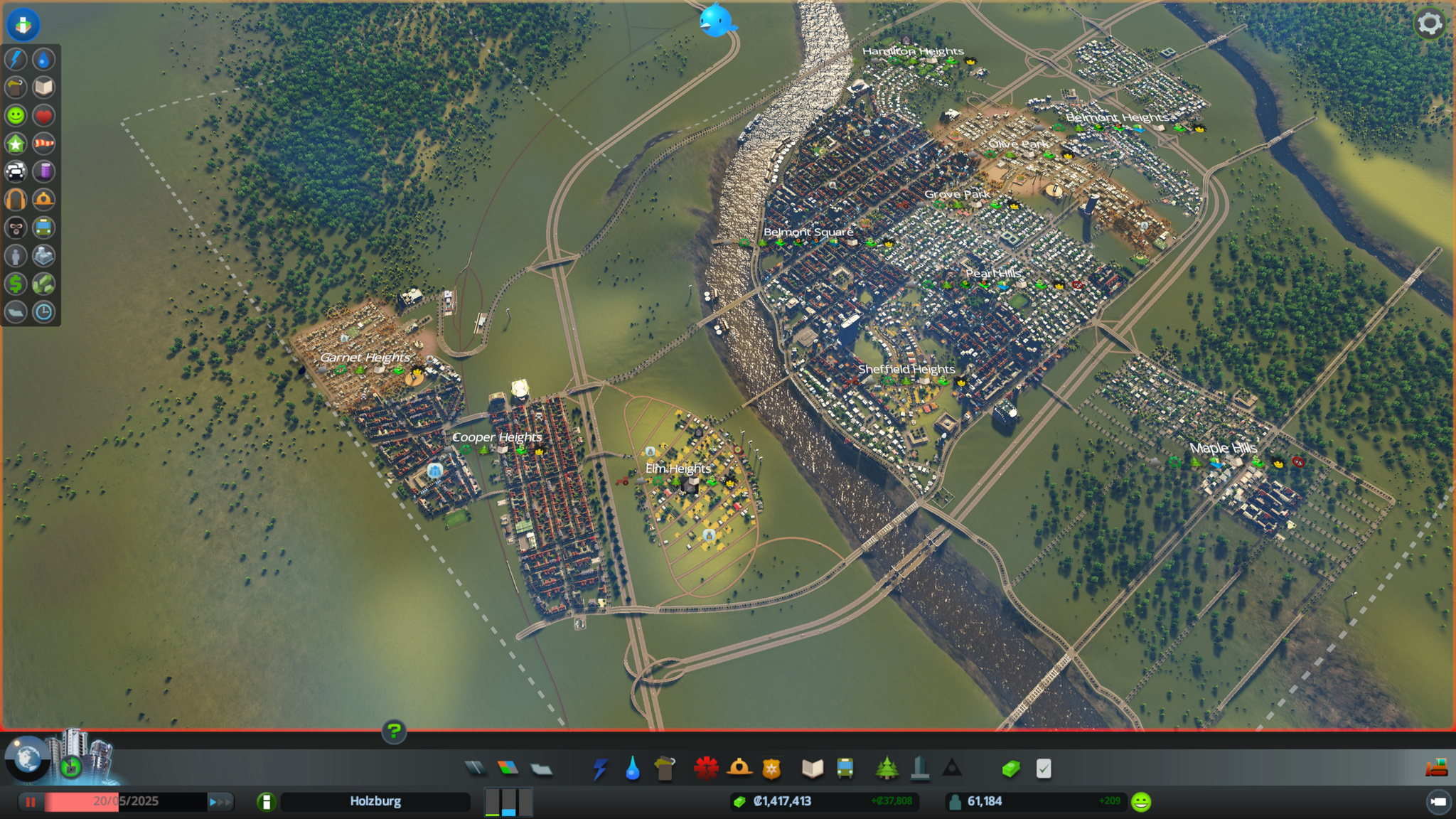Open the Policies checkmark panel
The image size is (1456, 819).
pos(1044,769)
